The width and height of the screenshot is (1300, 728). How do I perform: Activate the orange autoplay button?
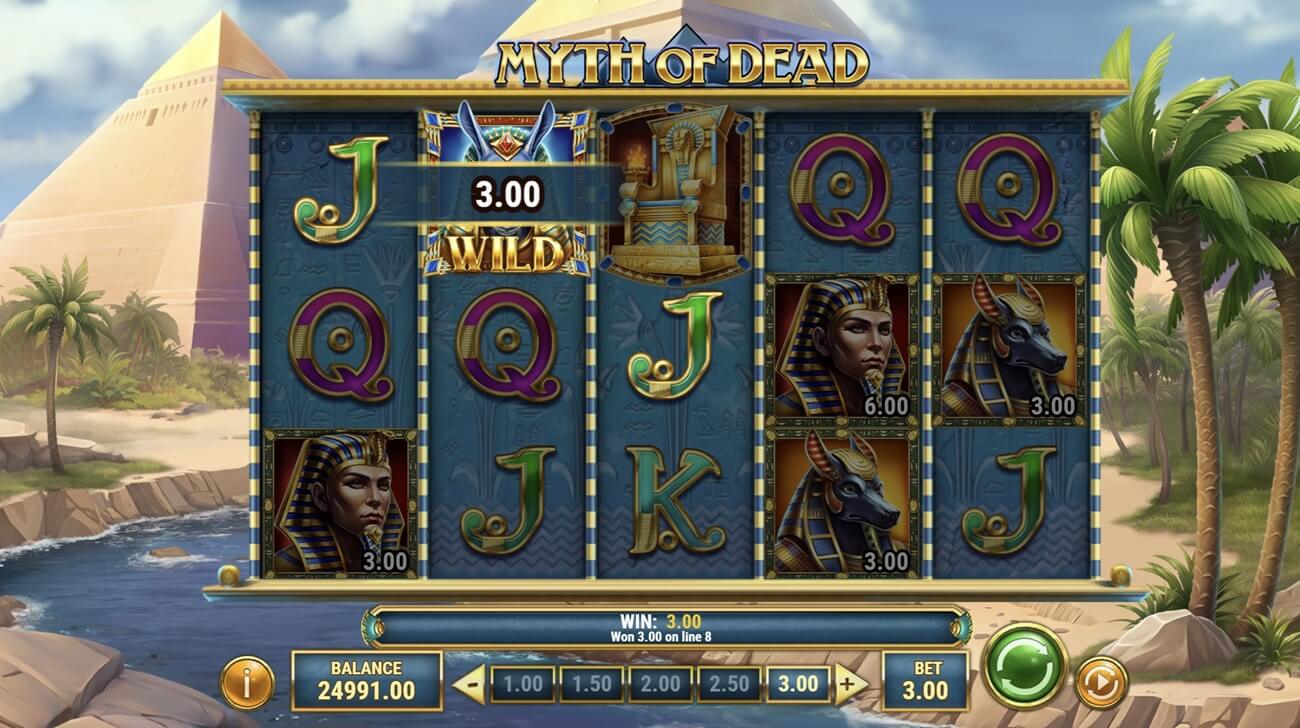coord(1101,683)
